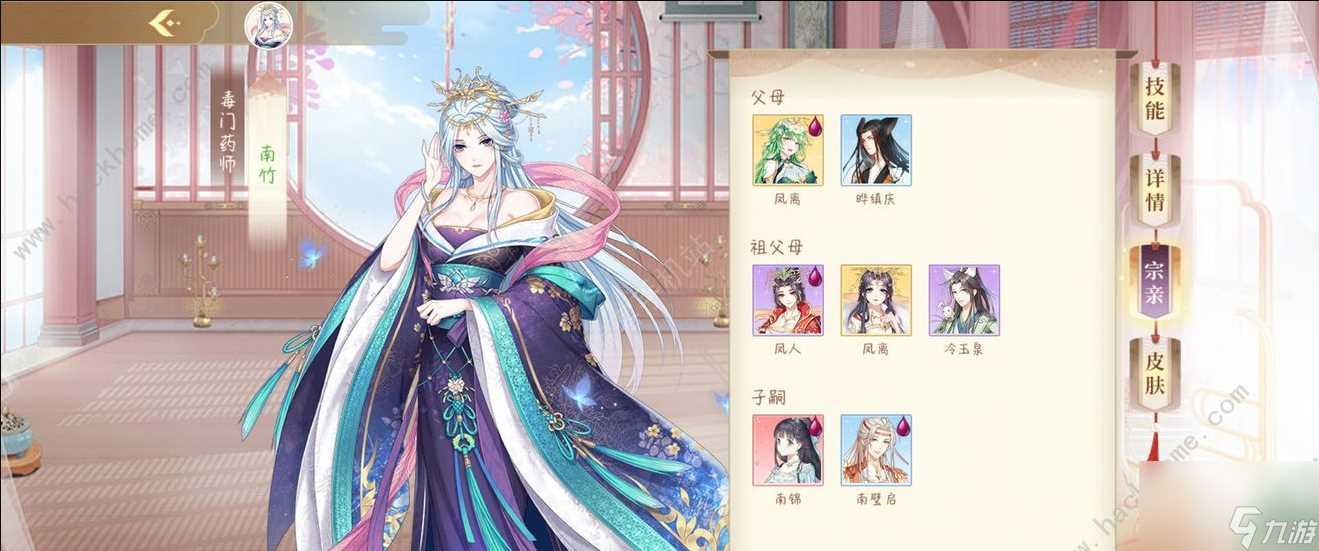This screenshot has height=551, width=1319.
Task: Select dark-haired 凤漓 portrait under 祖父母
Action: click(876, 300)
